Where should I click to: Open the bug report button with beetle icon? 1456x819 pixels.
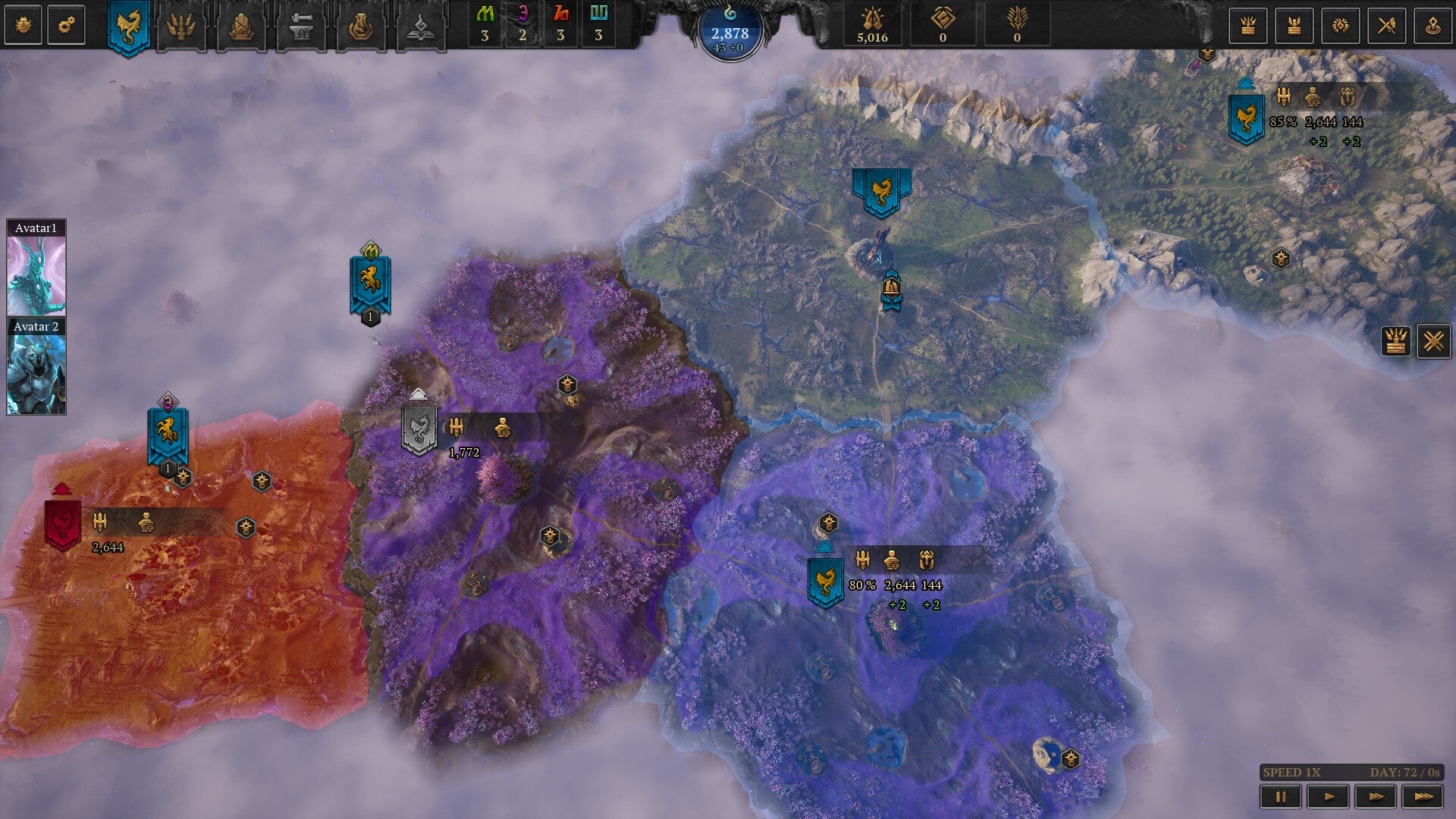24,25
